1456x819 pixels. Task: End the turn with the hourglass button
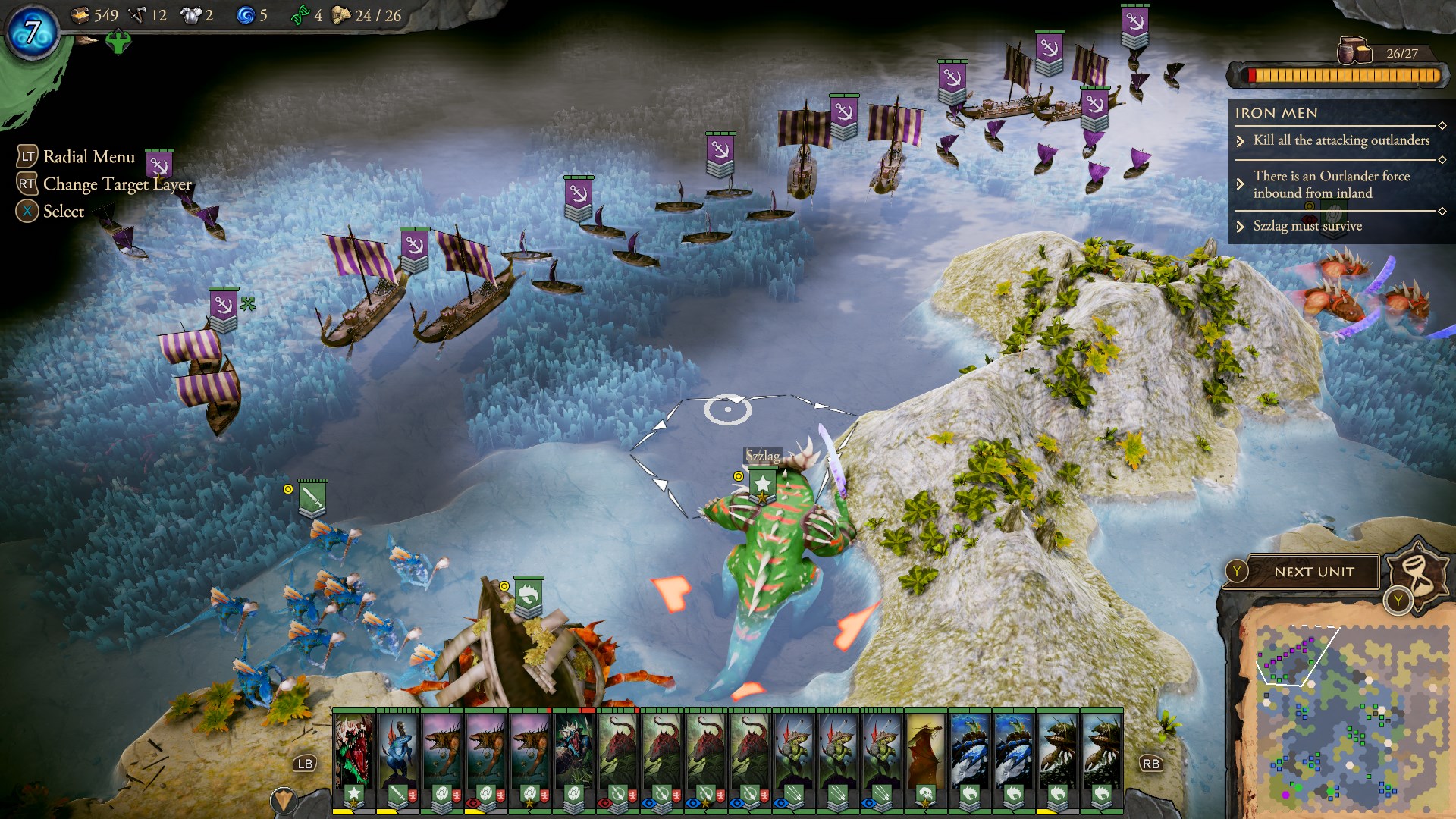tap(1417, 573)
